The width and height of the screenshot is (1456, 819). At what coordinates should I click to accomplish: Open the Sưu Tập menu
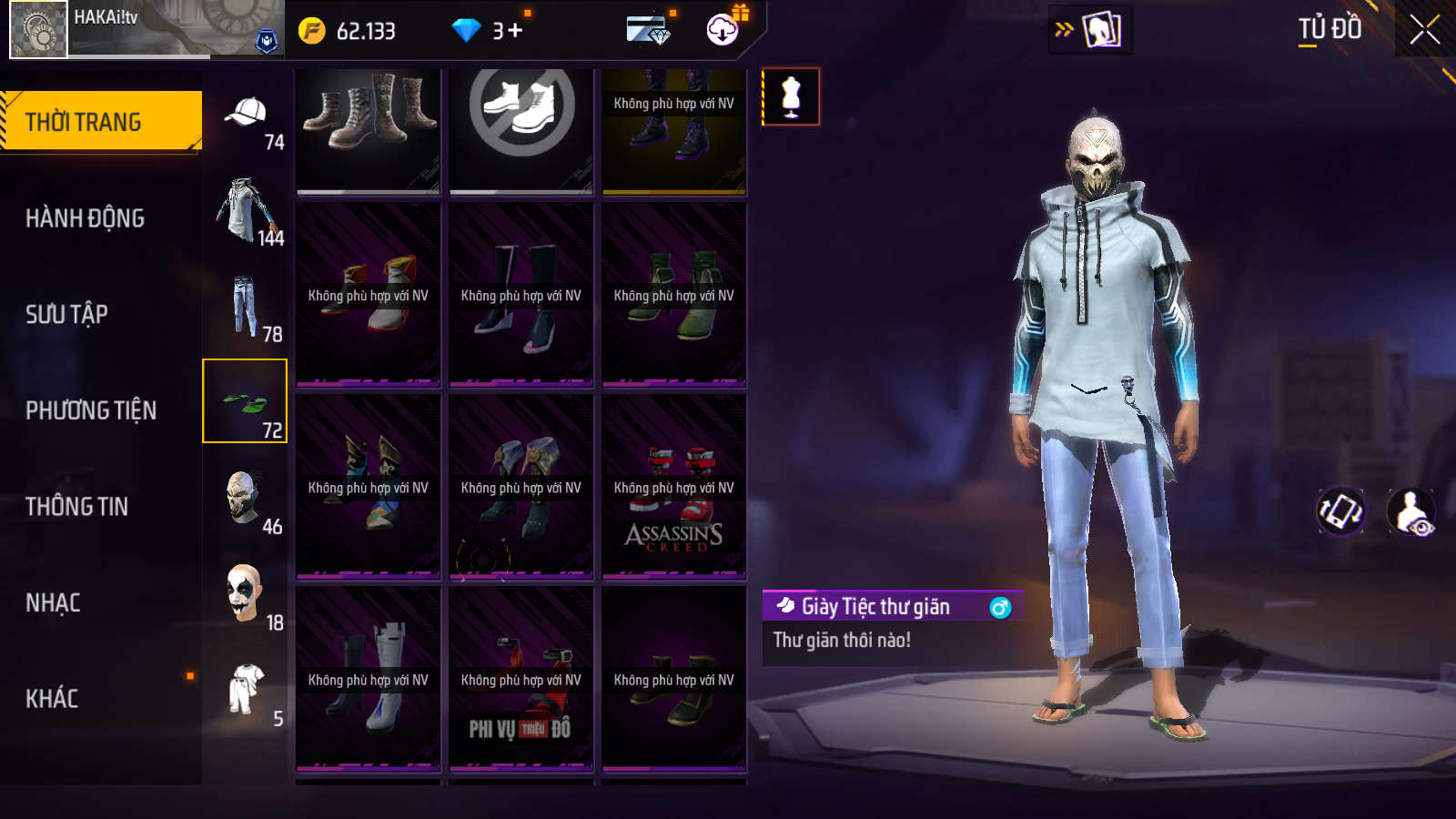[66, 315]
